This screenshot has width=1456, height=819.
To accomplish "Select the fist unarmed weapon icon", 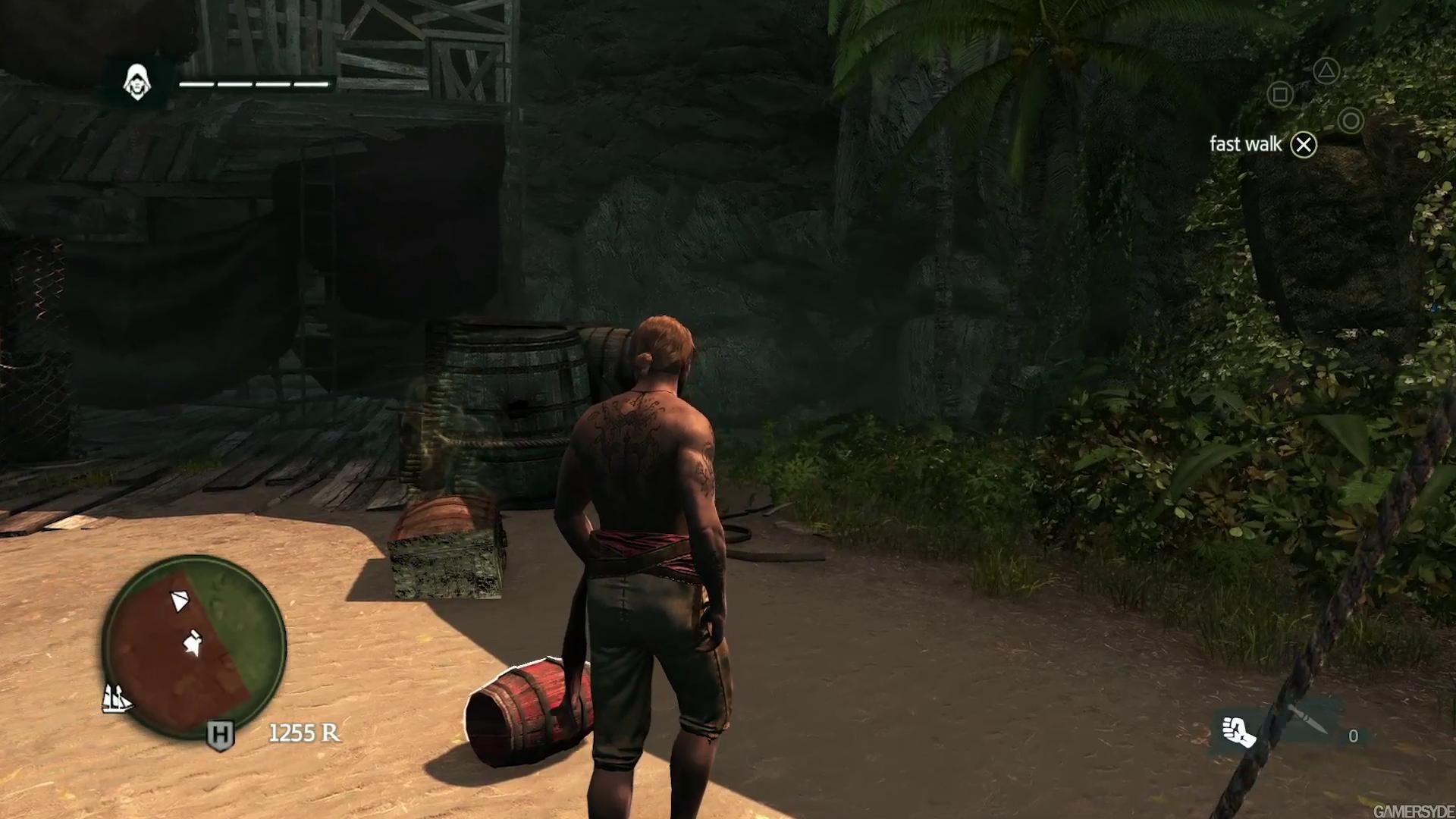I will (1238, 731).
